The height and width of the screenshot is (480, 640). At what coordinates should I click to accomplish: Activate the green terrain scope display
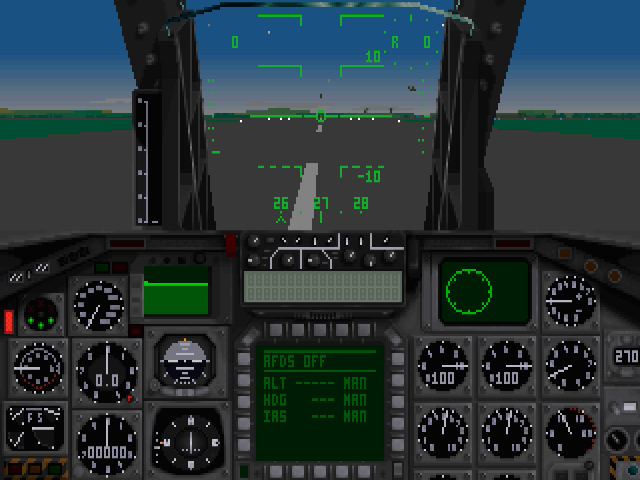click(x=176, y=291)
